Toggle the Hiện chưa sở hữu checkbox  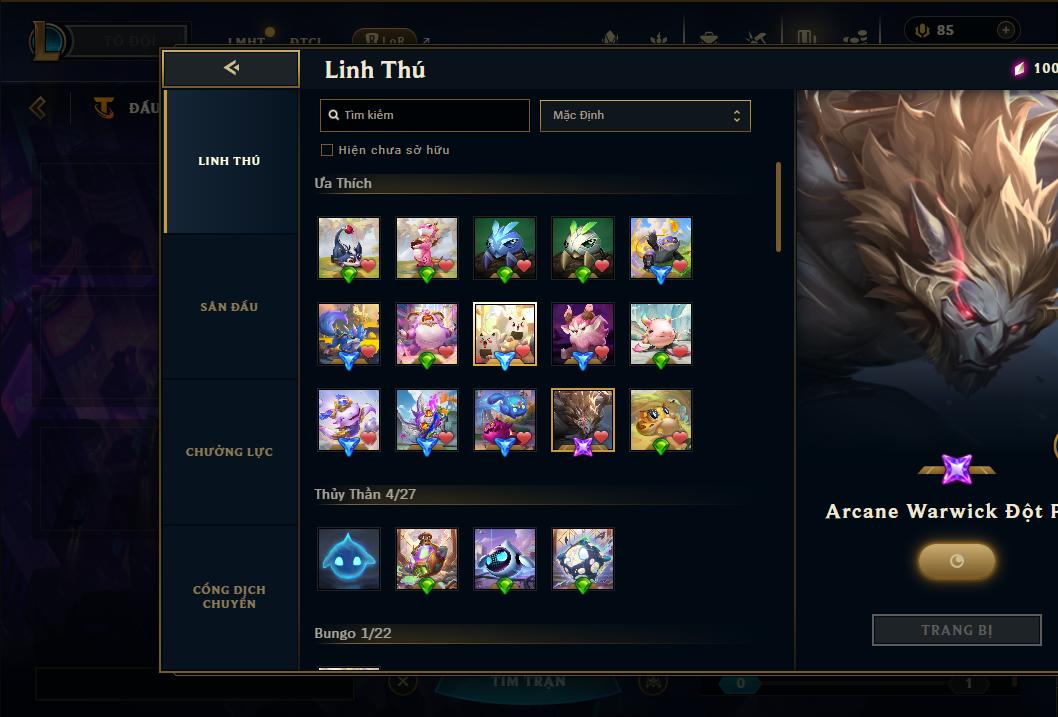(x=326, y=150)
